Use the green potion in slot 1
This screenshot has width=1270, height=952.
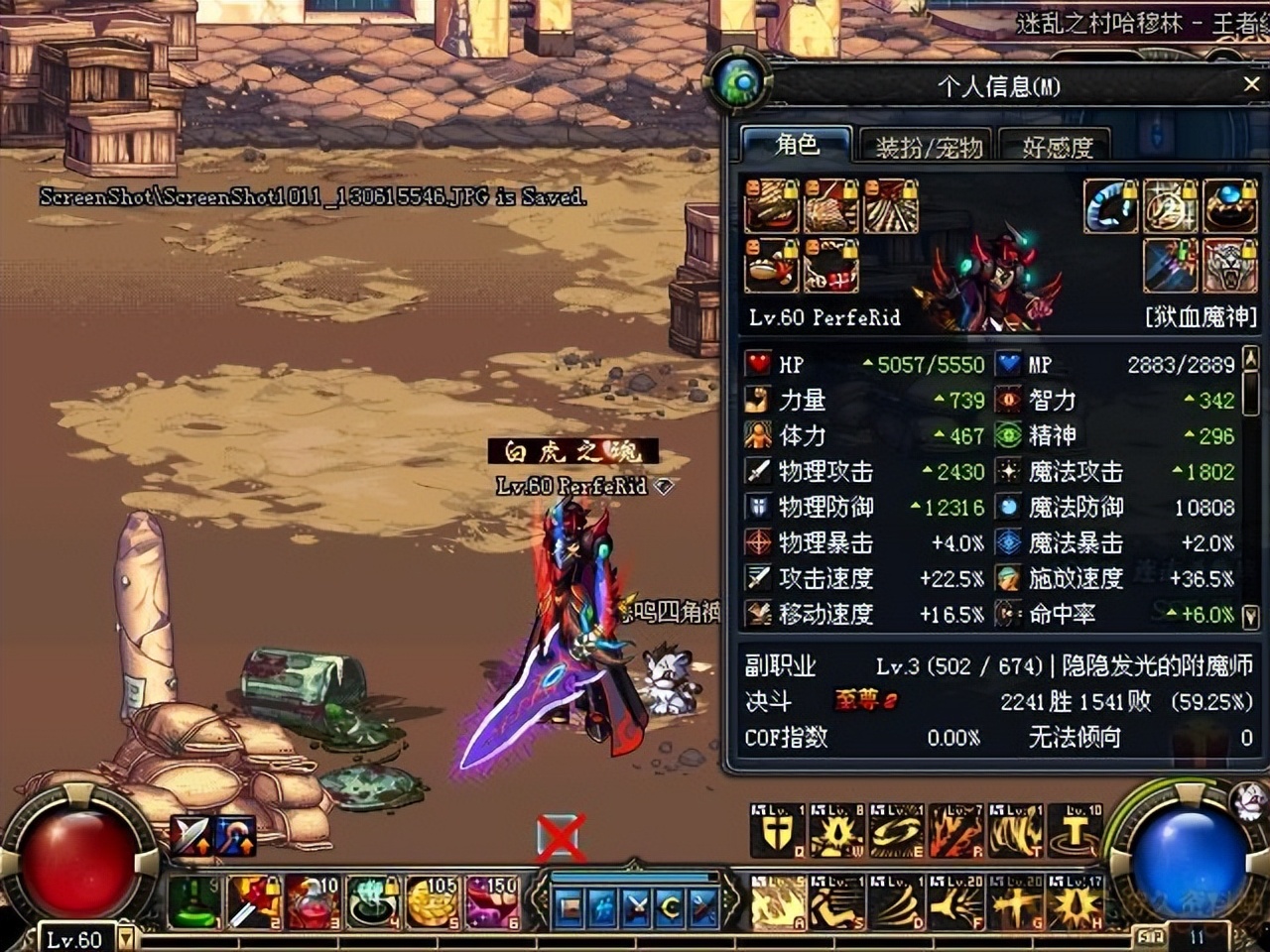tap(195, 901)
